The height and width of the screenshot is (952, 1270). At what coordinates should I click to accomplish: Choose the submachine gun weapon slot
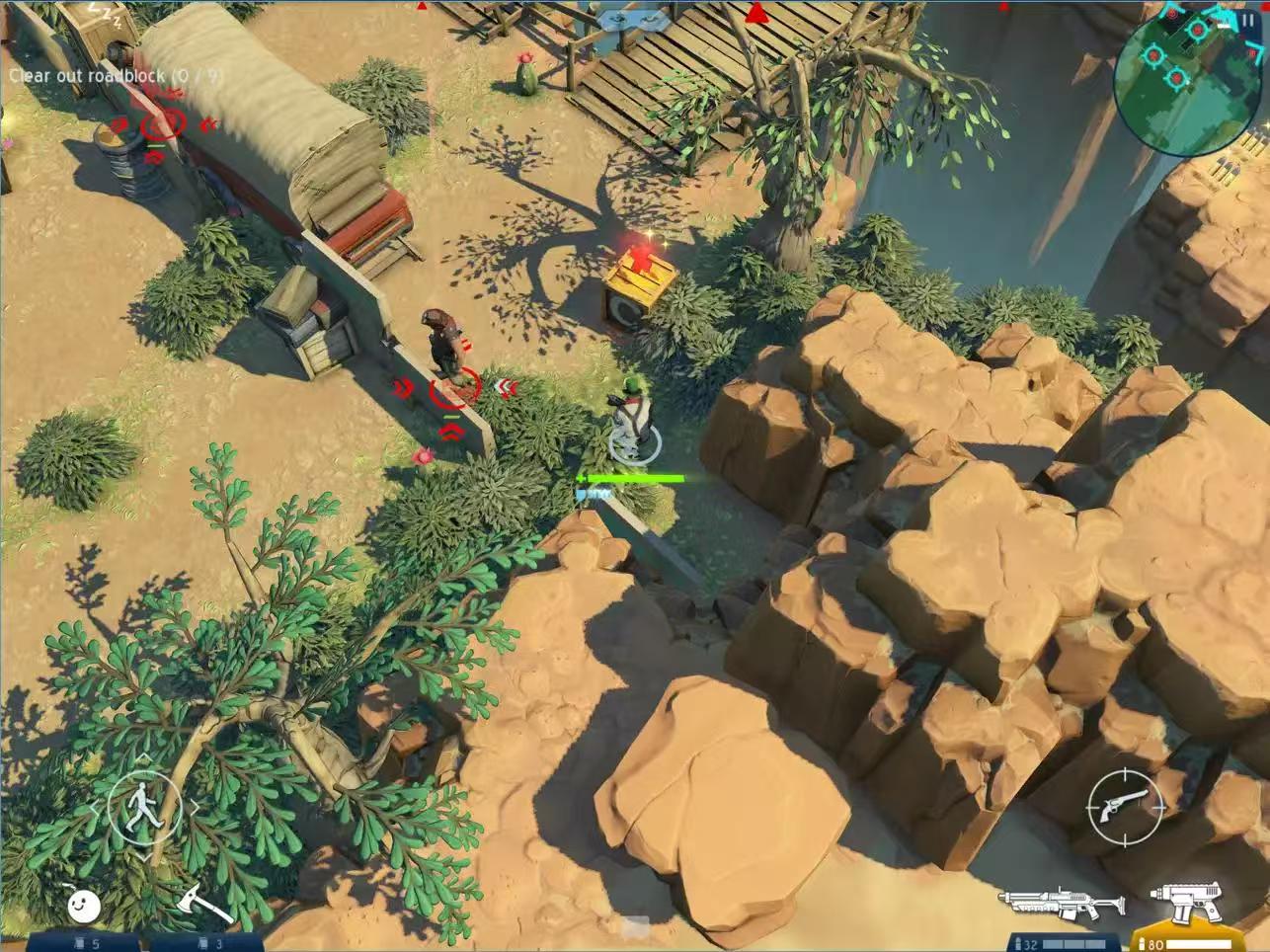click(x=1189, y=901)
